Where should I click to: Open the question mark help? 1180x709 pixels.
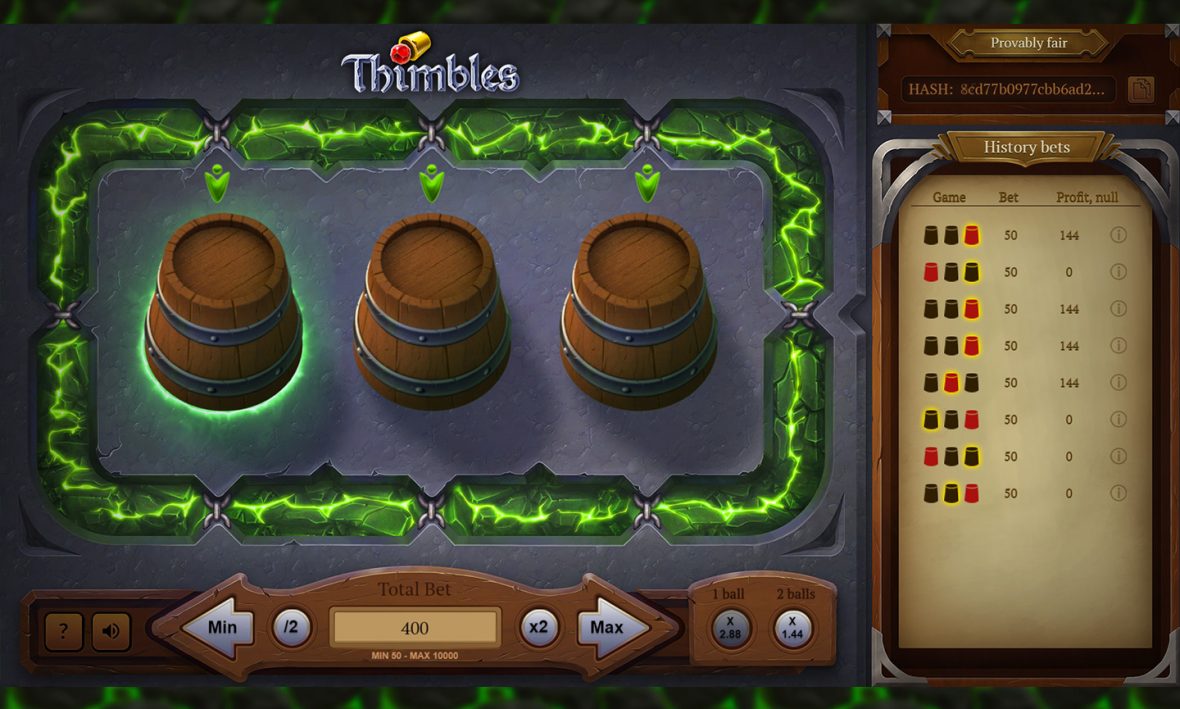64,631
